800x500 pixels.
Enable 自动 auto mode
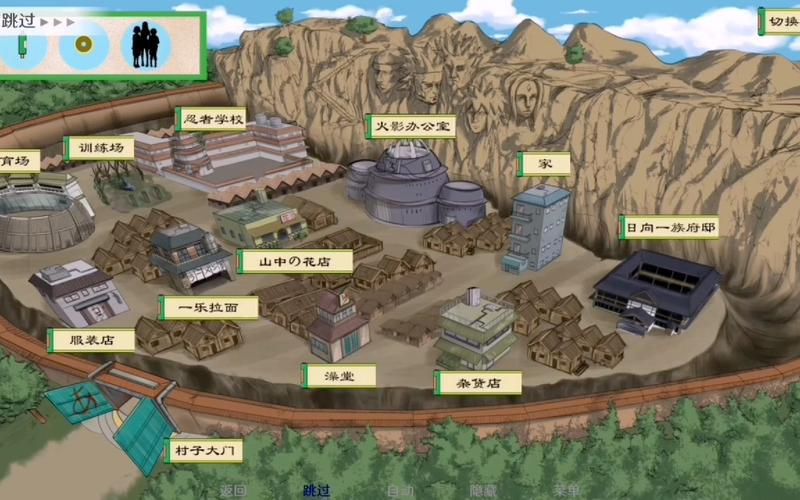[400, 491]
